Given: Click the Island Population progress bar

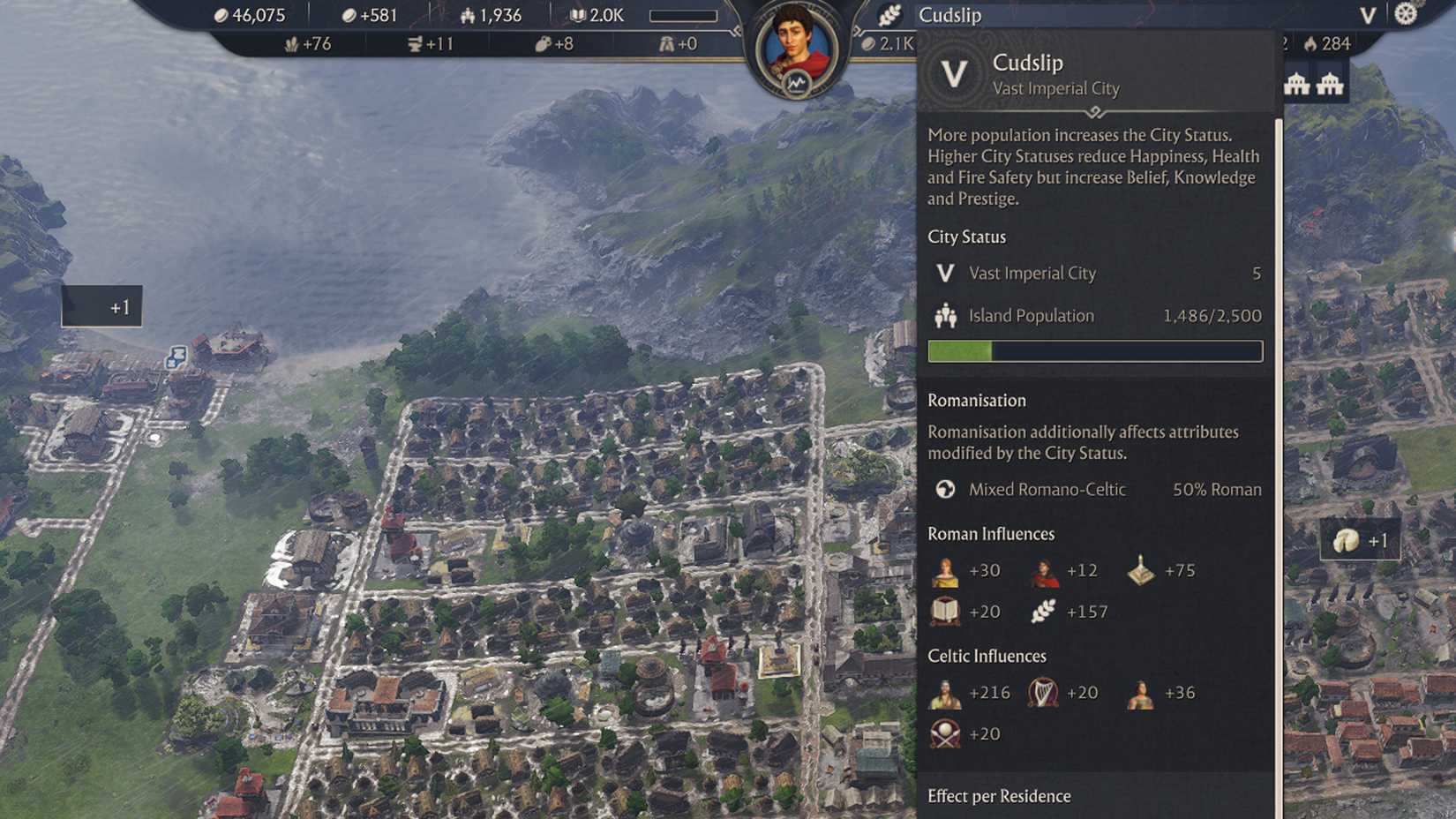Looking at the screenshot, I should (x=1094, y=351).
